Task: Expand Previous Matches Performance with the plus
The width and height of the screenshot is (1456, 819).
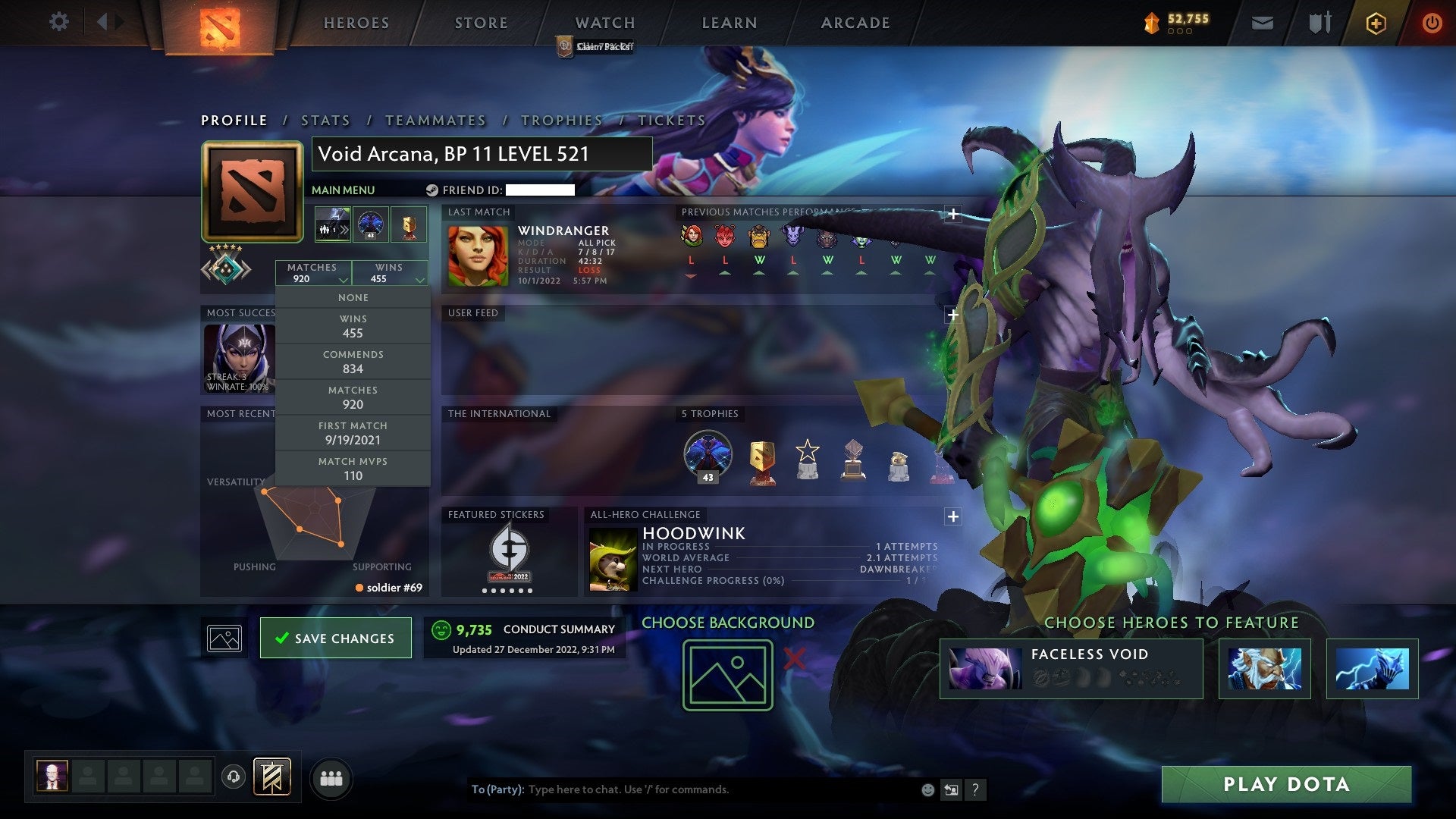Action: click(952, 215)
